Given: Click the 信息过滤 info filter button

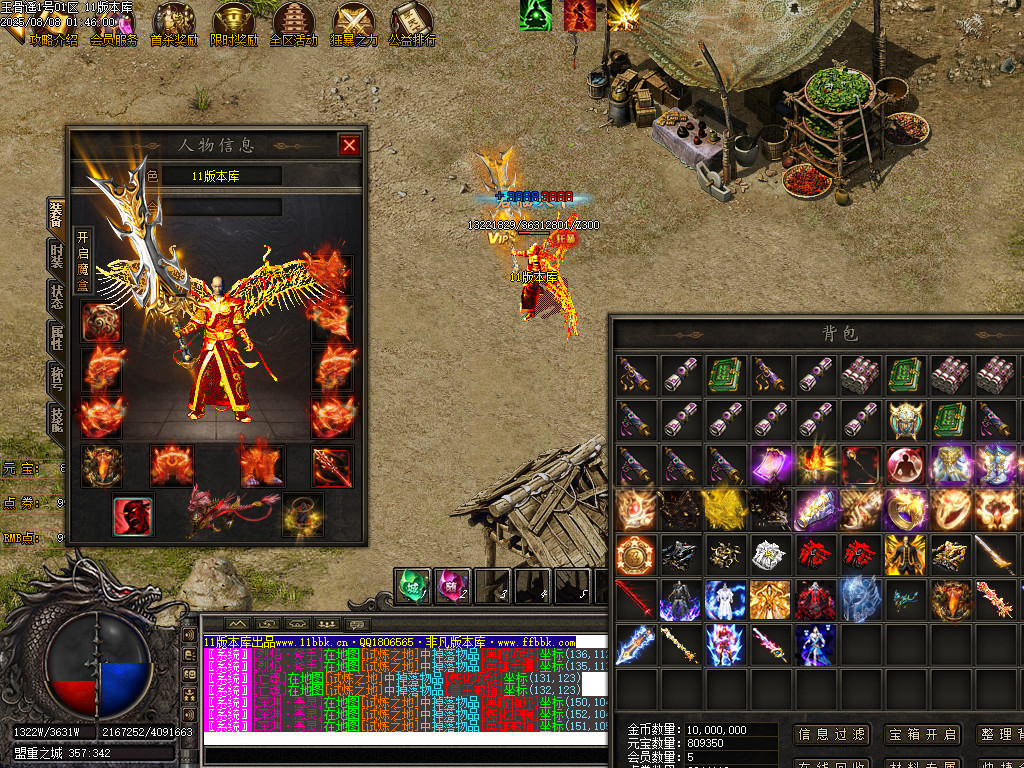Looking at the screenshot, I should click(832, 734).
